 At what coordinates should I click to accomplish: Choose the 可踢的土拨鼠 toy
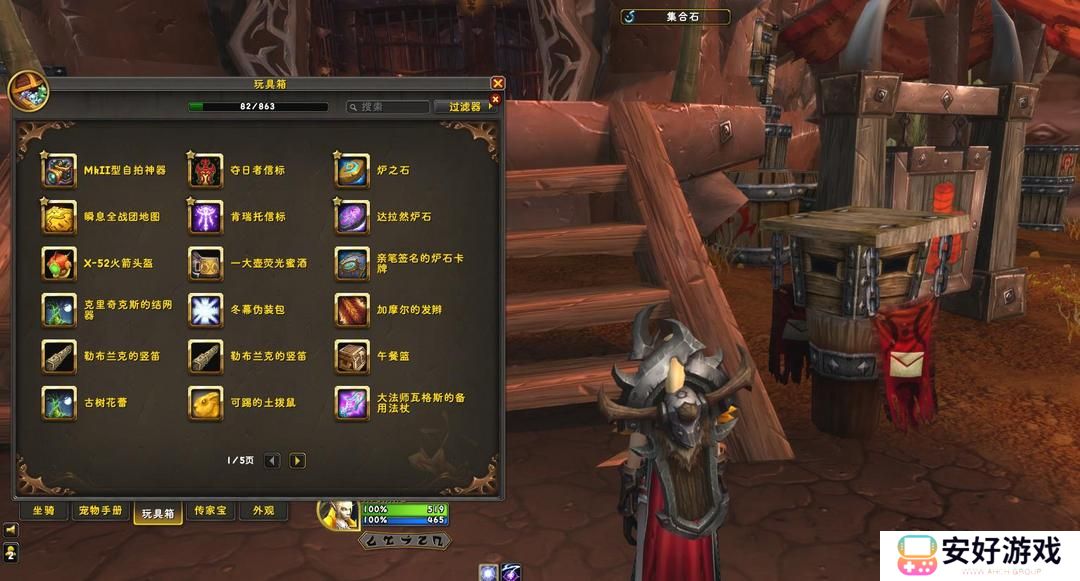pyautogui.click(x=205, y=403)
